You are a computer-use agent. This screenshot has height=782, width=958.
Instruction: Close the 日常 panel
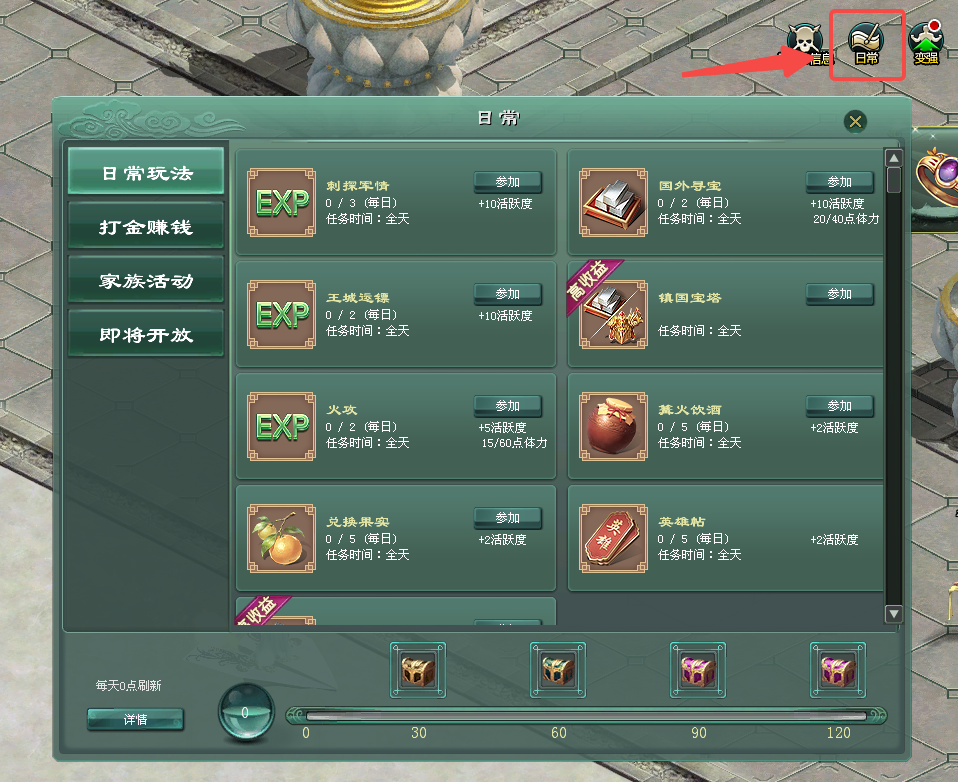coord(855,121)
